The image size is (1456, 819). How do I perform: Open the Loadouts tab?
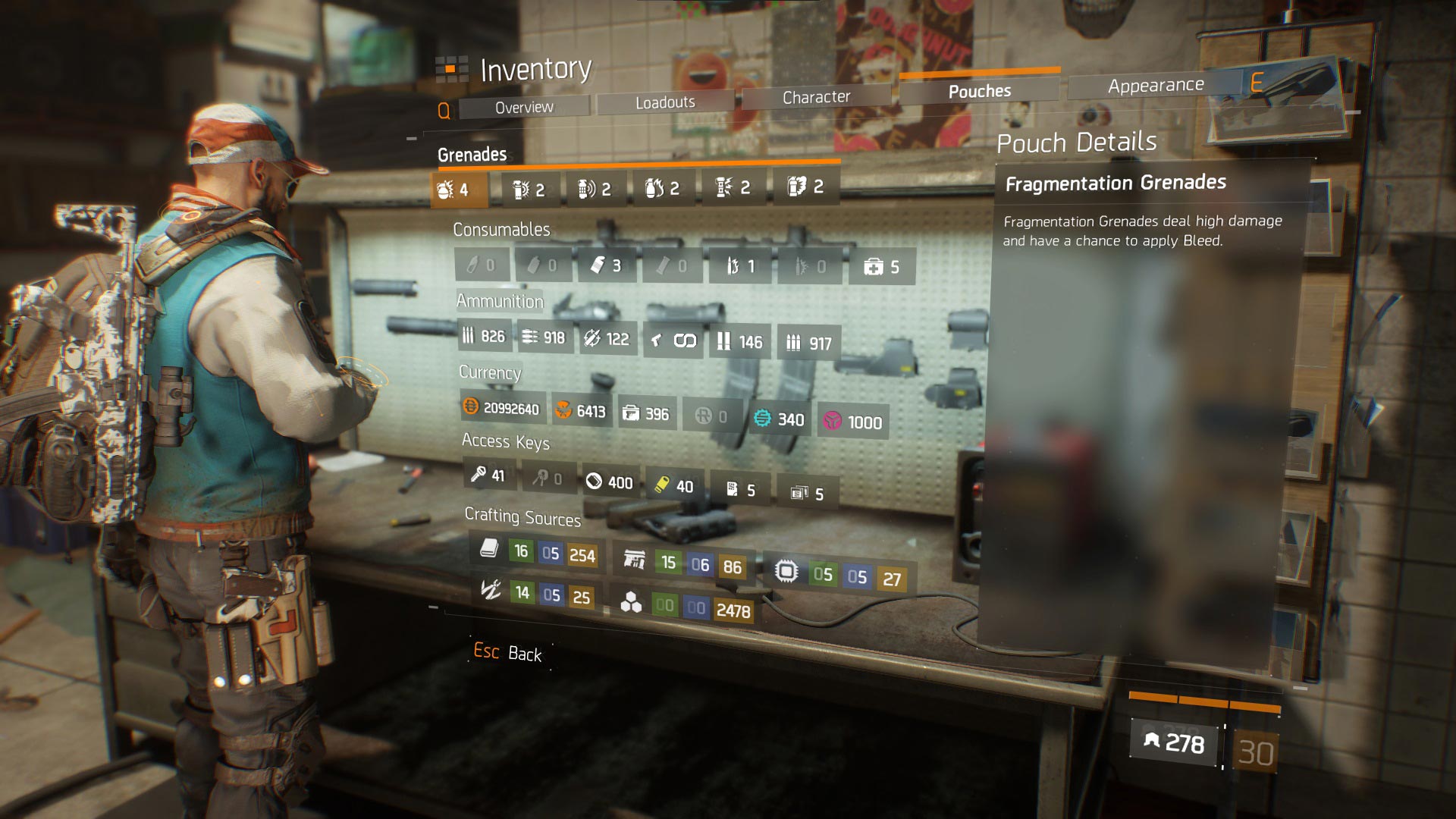(665, 102)
